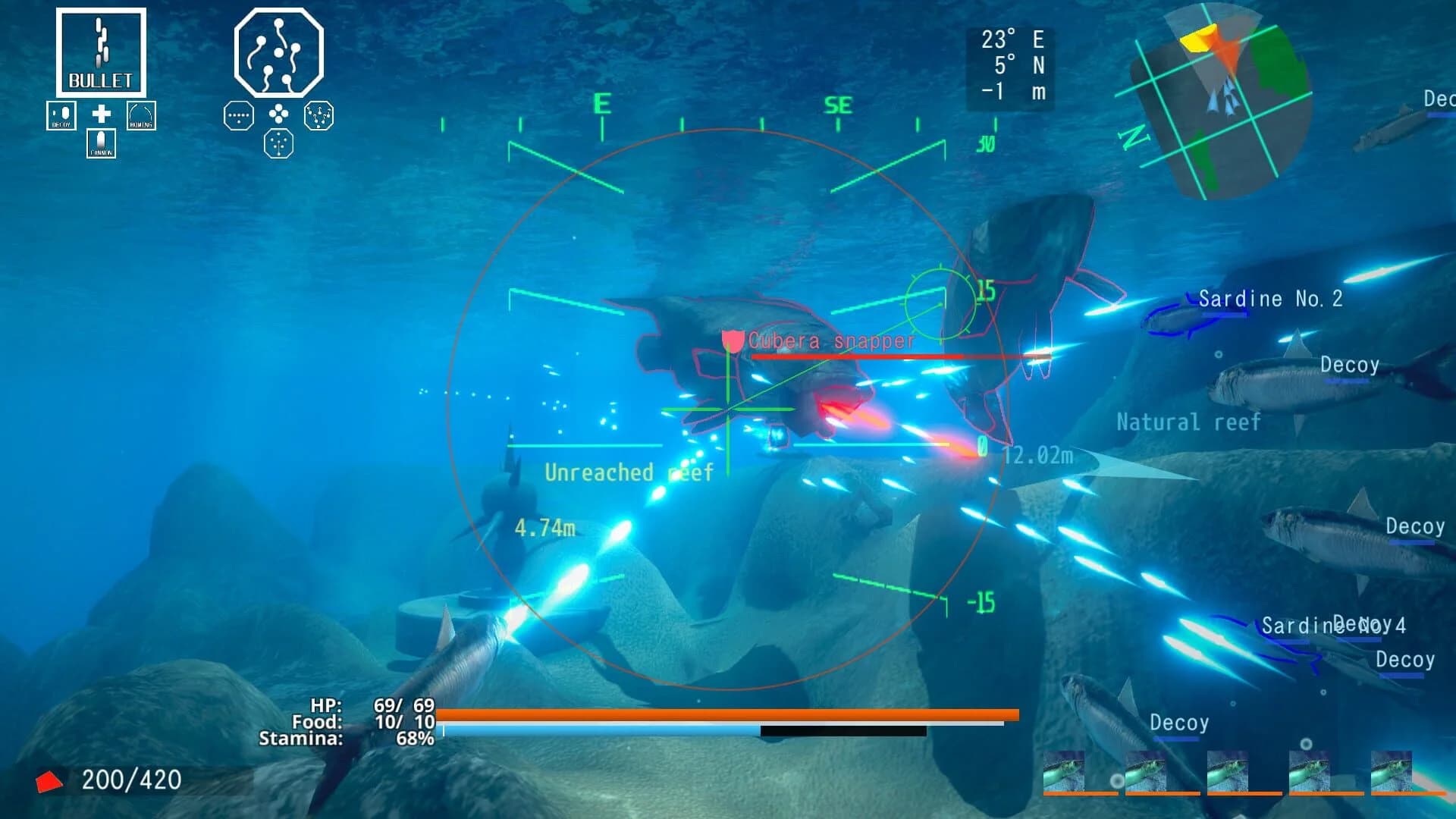The width and height of the screenshot is (1456, 819).
Task: Select the CANNON weapon icon
Action: point(100,144)
